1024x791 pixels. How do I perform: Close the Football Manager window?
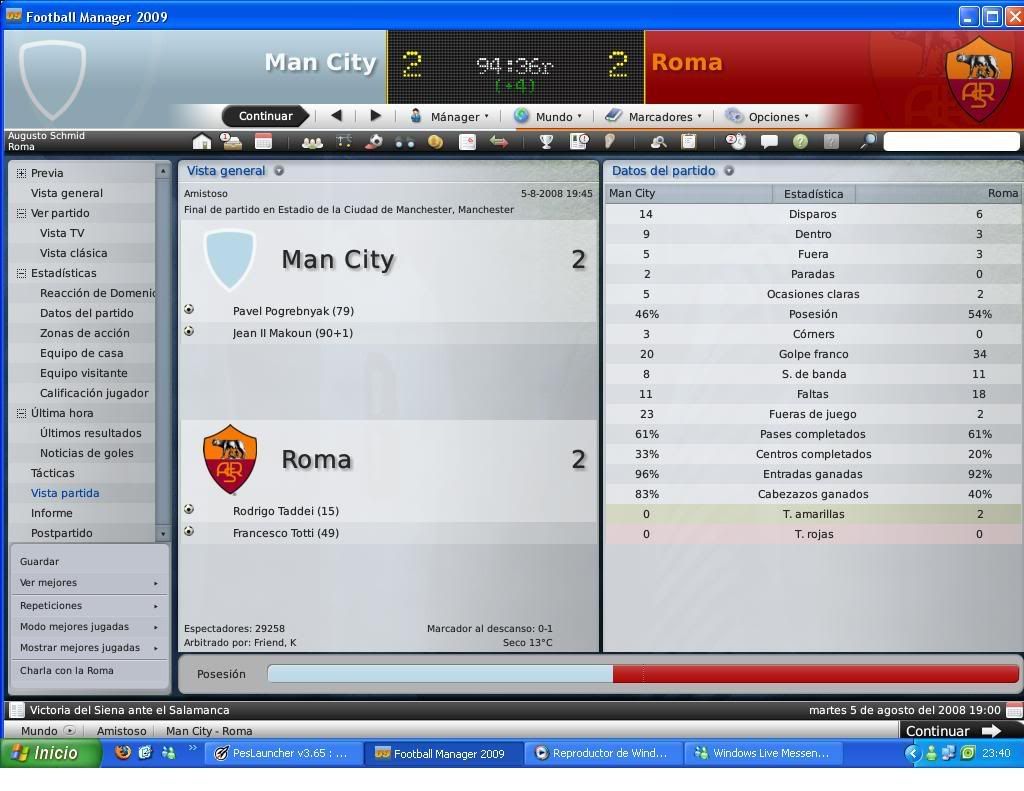(x=1014, y=16)
